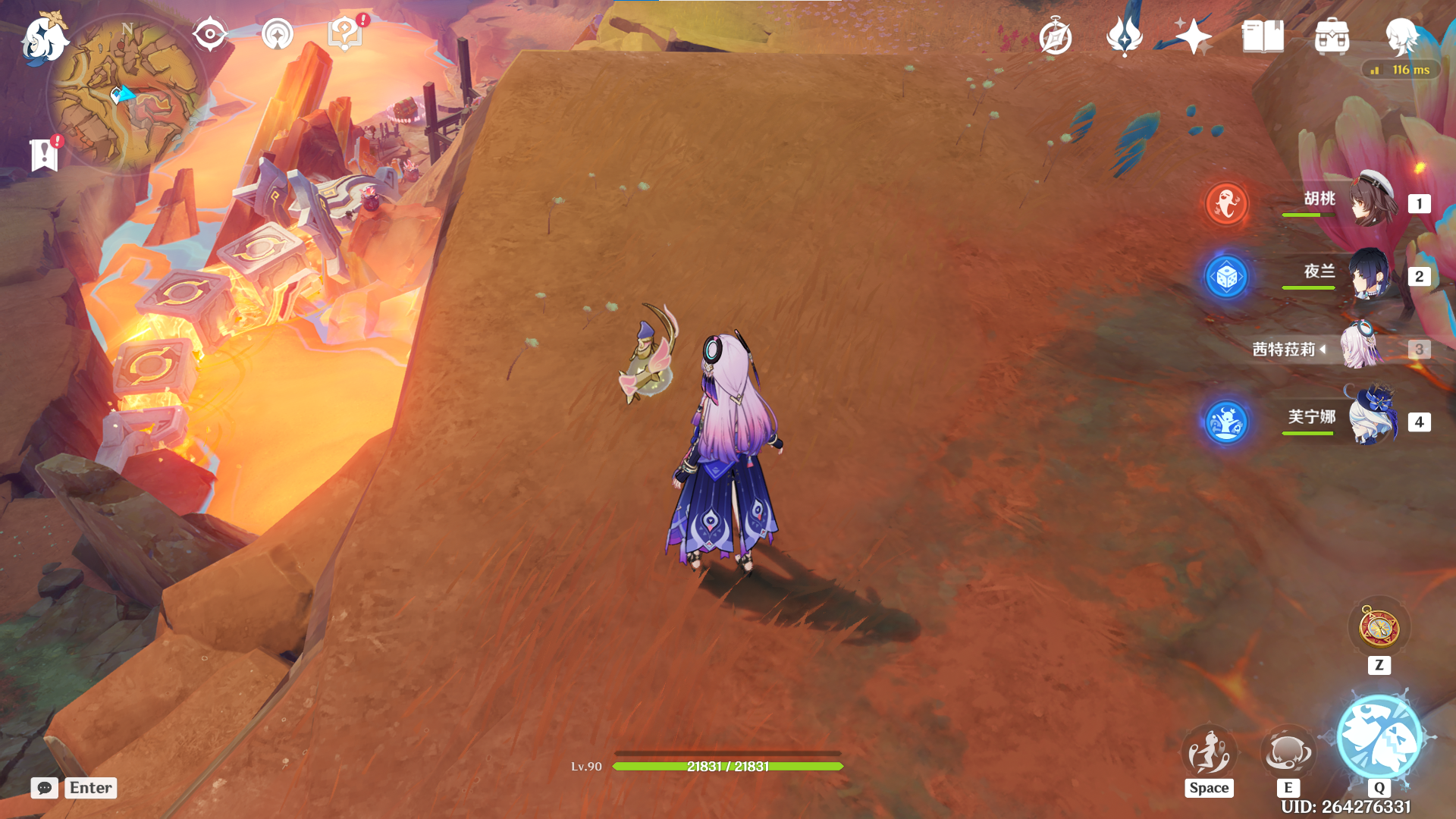Open the tutorial tips icon
Screen dimensions: 1456x819
click(345, 34)
